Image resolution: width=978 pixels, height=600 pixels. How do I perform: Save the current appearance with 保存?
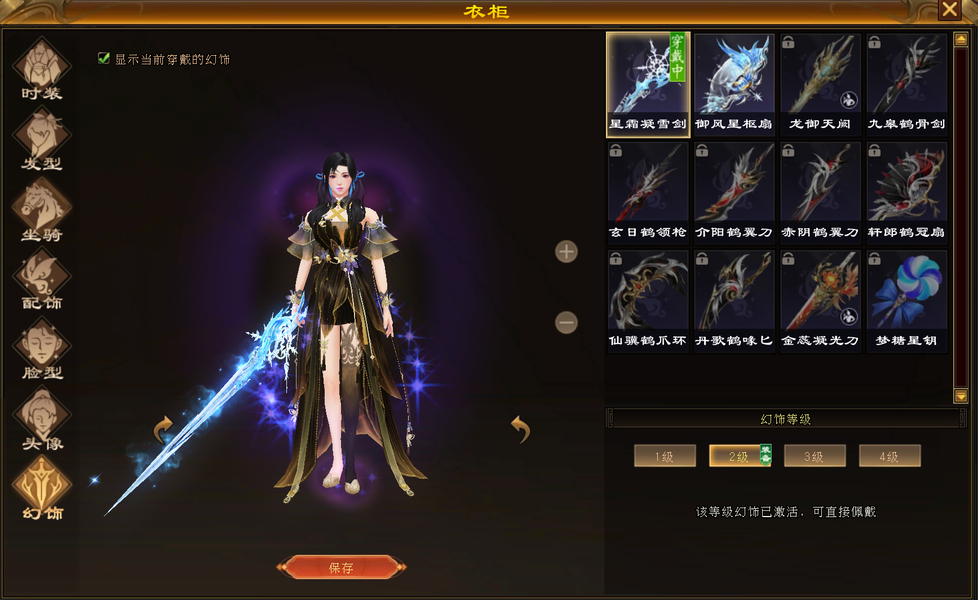coord(341,567)
